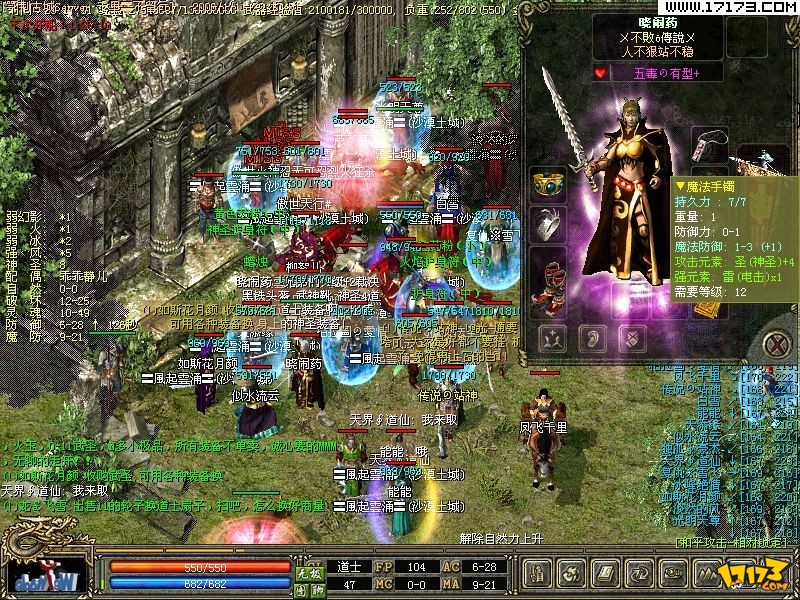Click the red heart icon in panel

(601, 73)
